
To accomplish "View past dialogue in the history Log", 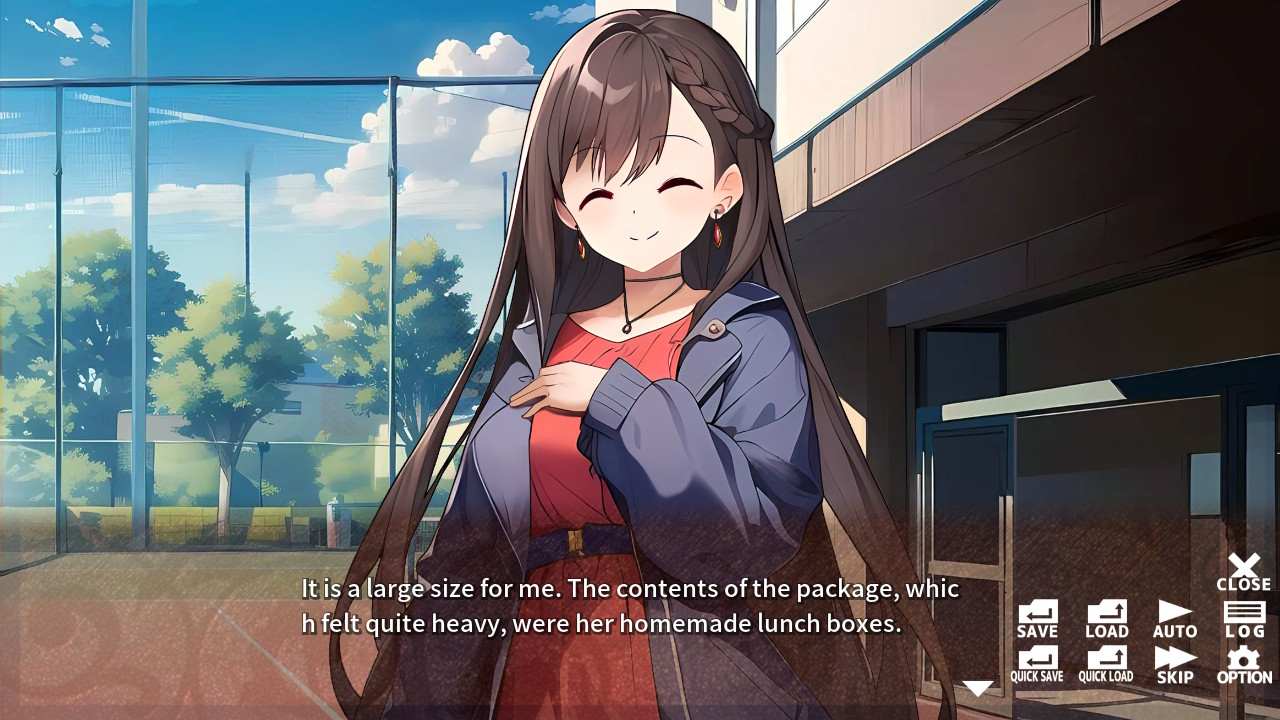I will (1243, 618).
